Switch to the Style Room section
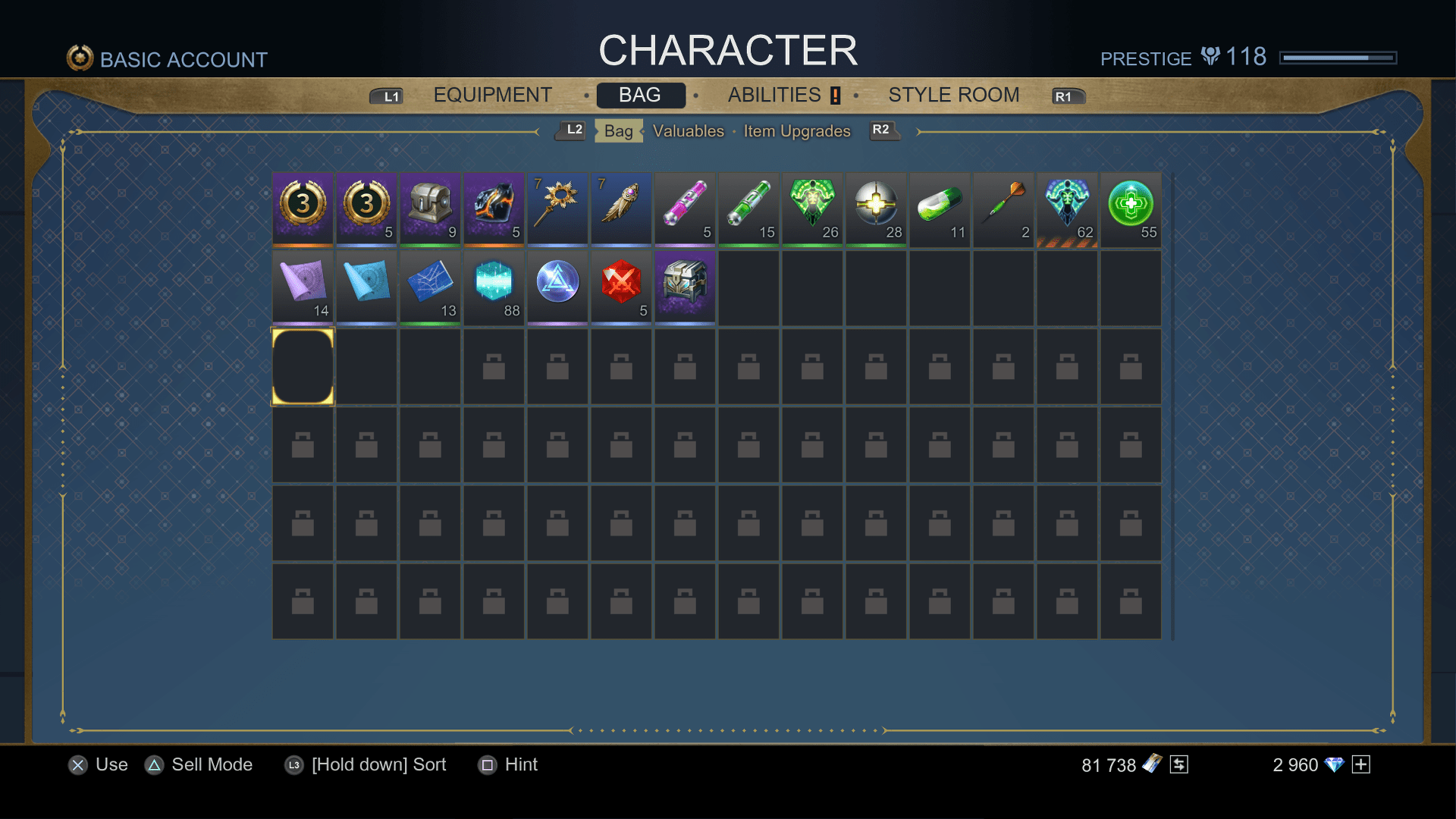 954,95
